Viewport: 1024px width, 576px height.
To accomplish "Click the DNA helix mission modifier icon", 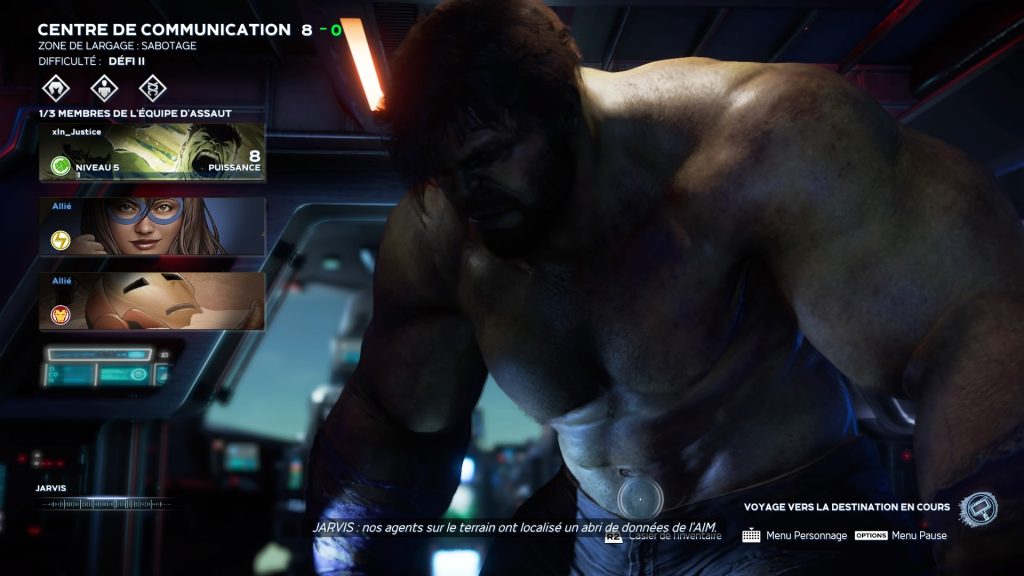I will [x=151, y=88].
